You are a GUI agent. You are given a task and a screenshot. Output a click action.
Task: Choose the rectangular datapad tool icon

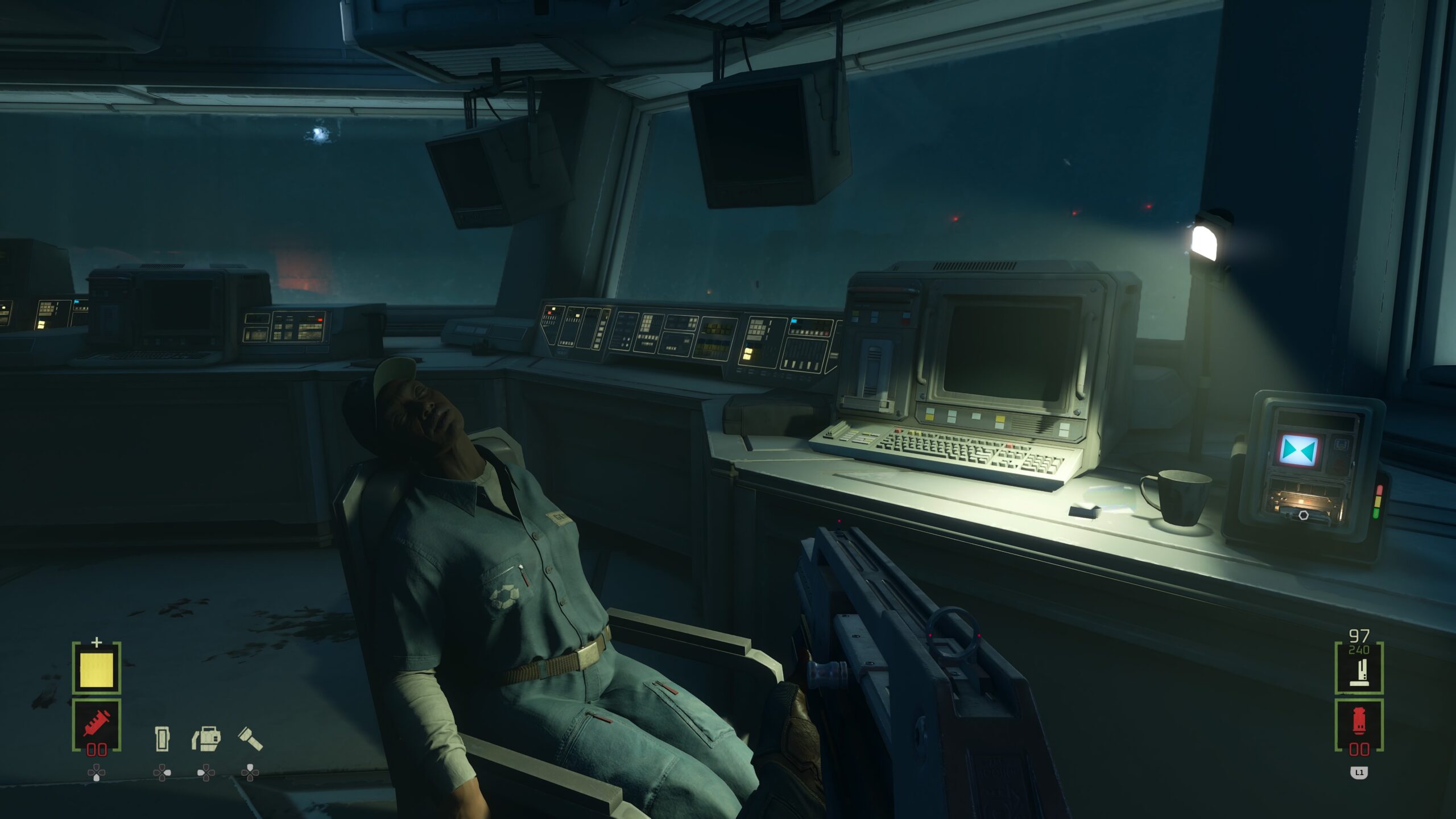click(x=162, y=738)
